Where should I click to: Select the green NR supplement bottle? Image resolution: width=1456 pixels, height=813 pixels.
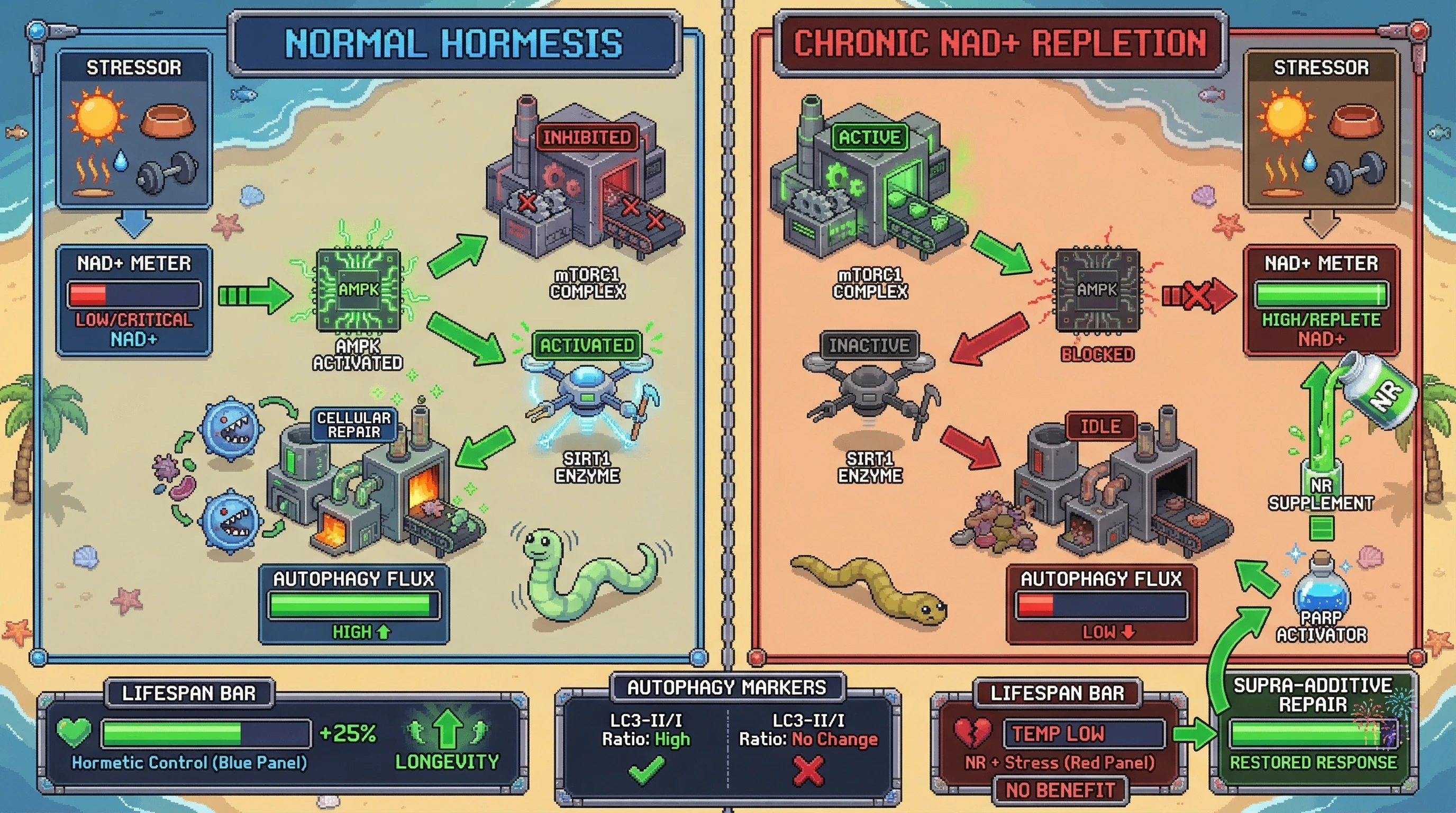(1381, 391)
